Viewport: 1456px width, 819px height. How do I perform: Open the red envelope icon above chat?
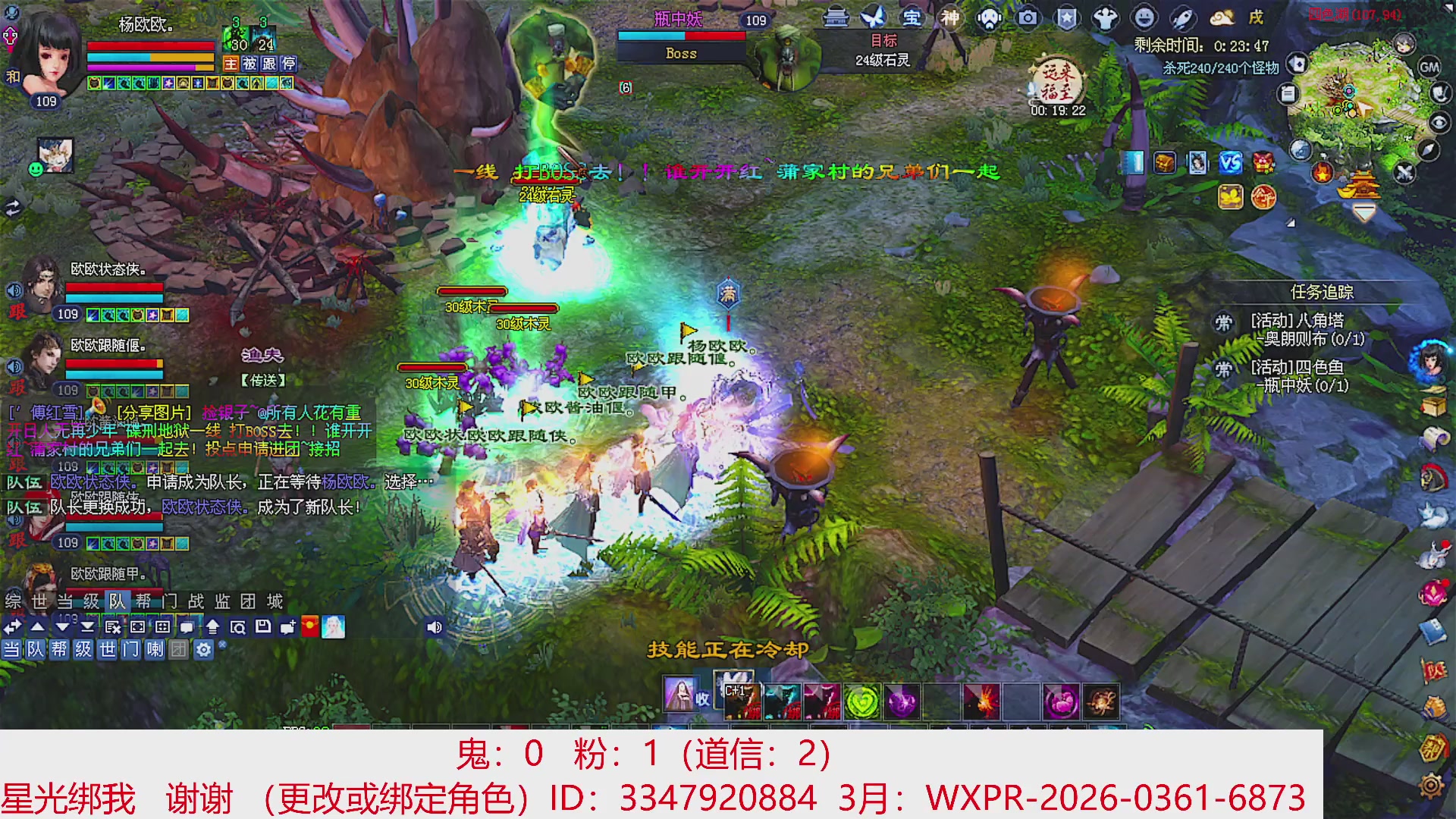pos(309,627)
